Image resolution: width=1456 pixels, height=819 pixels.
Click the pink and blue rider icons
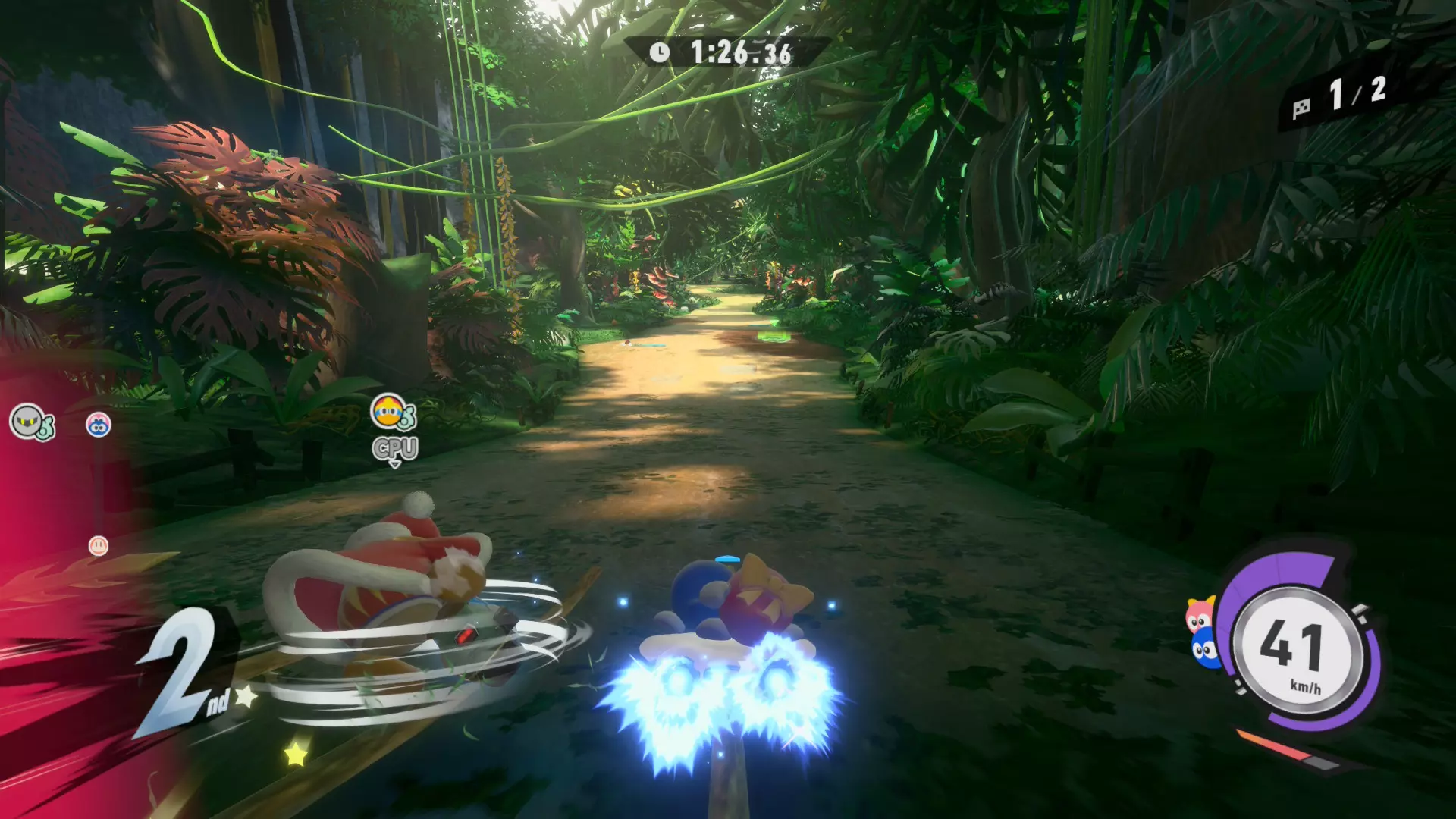(1201, 634)
